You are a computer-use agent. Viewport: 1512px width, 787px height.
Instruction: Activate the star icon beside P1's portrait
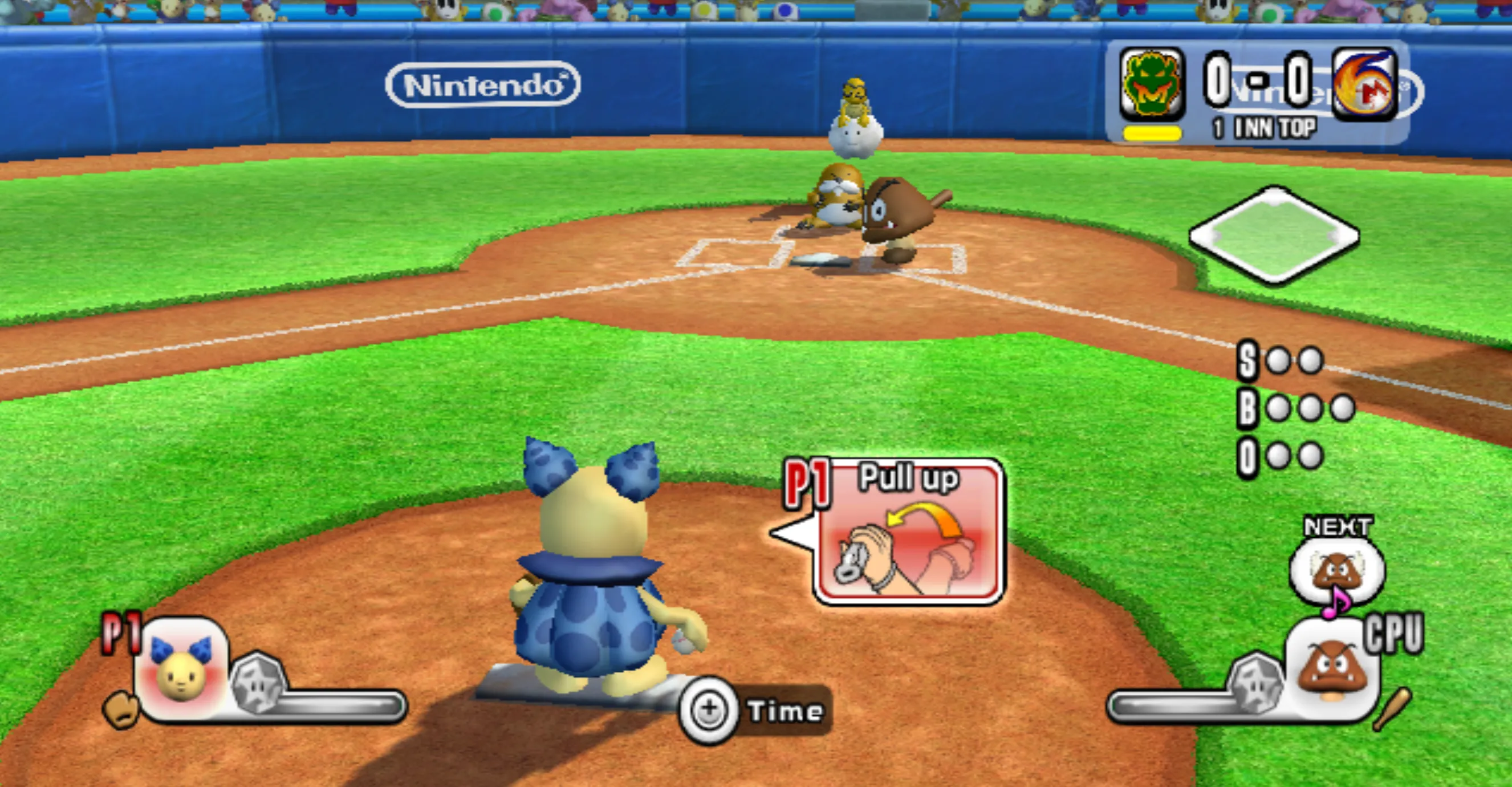pos(258,681)
